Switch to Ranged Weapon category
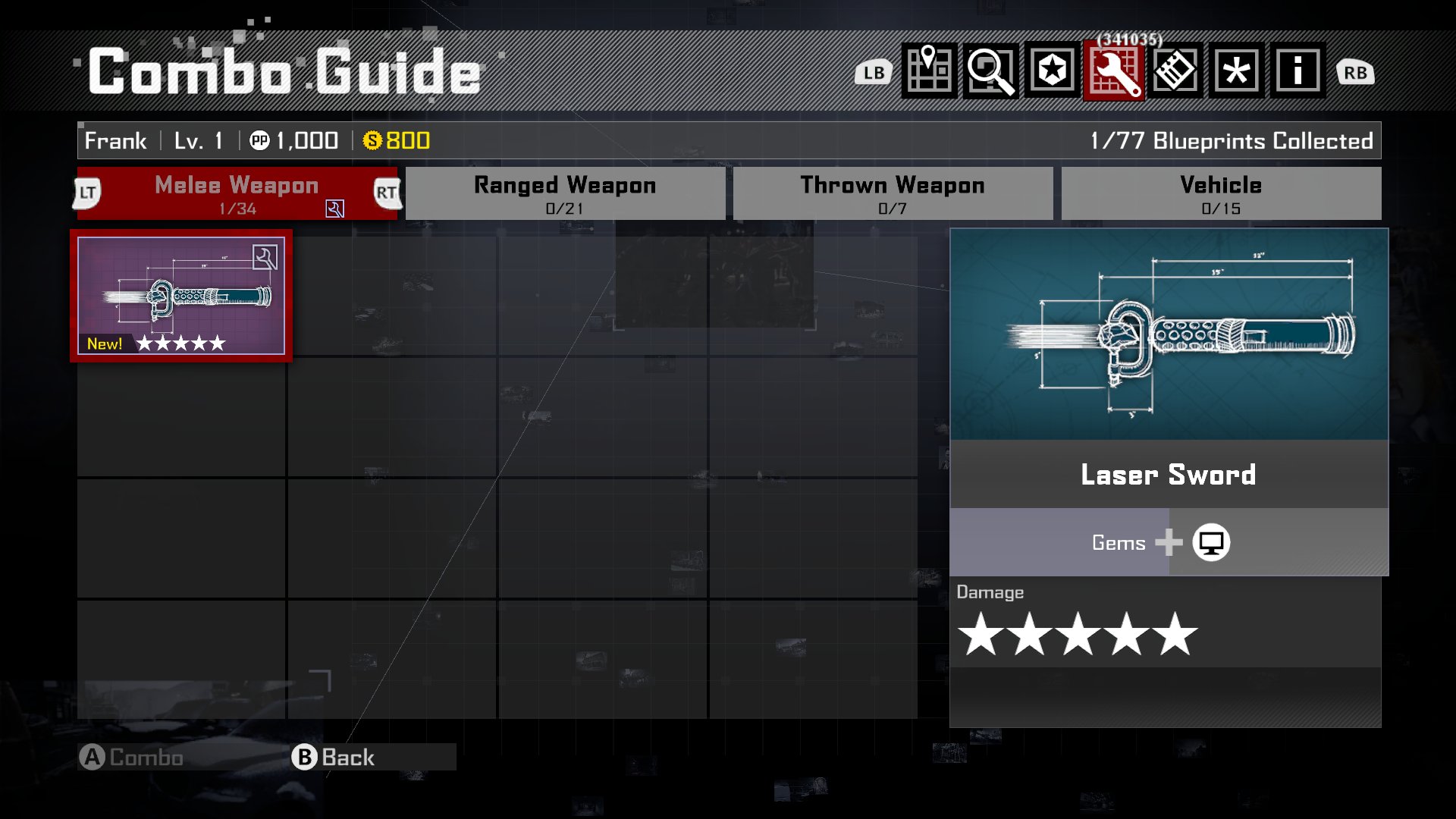The image size is (1456, 819). tap(565, 194)
